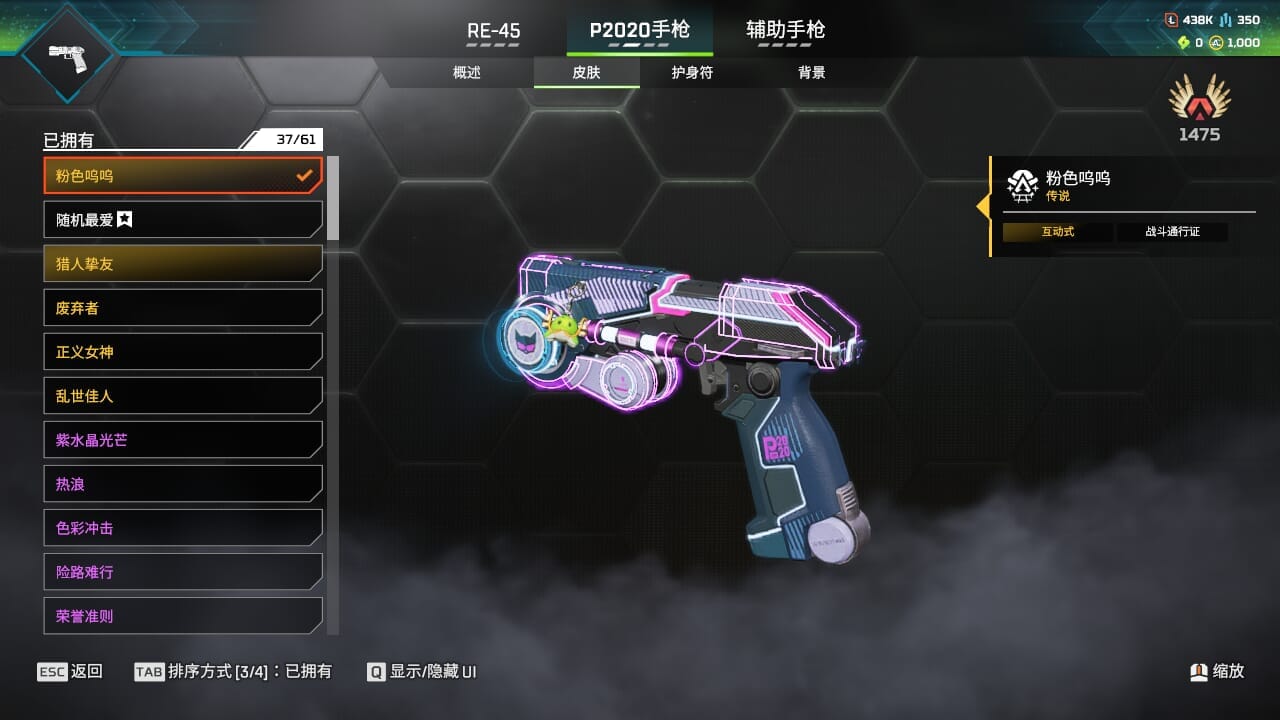Equip the 紫水晶光芒 skin entry

tap(183, 440)
